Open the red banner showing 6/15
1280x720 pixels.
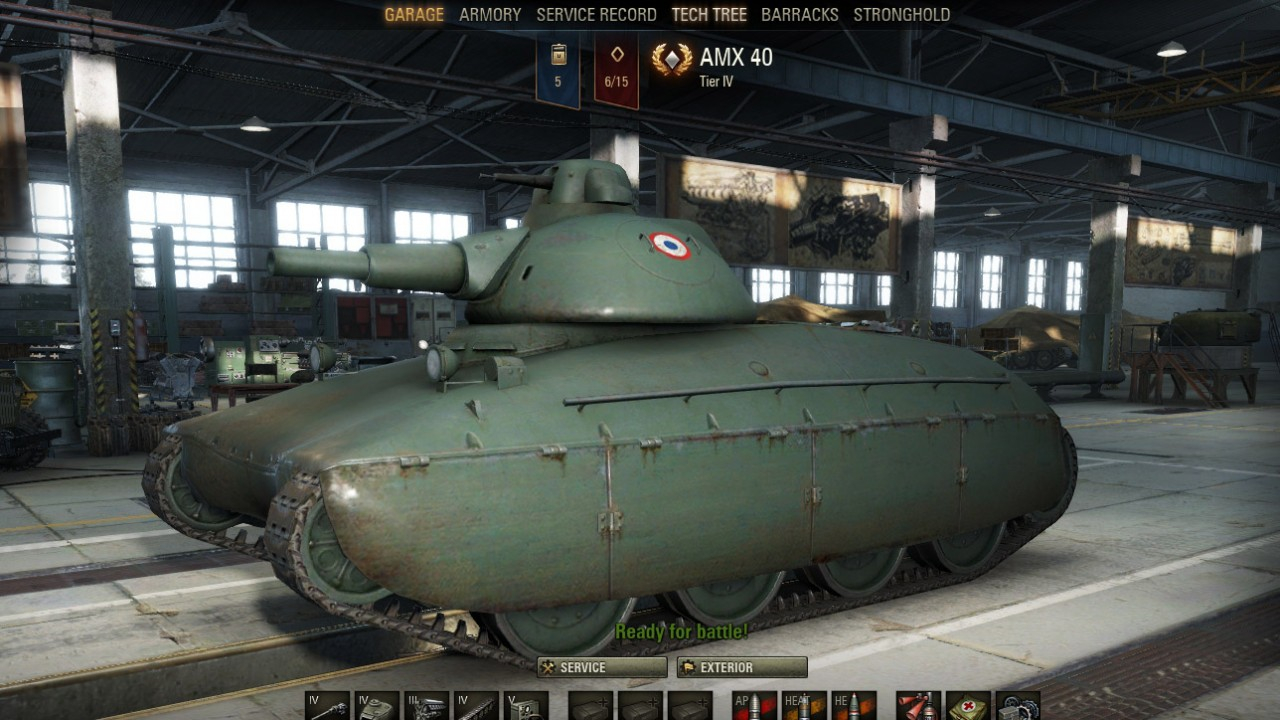point(617,68)
